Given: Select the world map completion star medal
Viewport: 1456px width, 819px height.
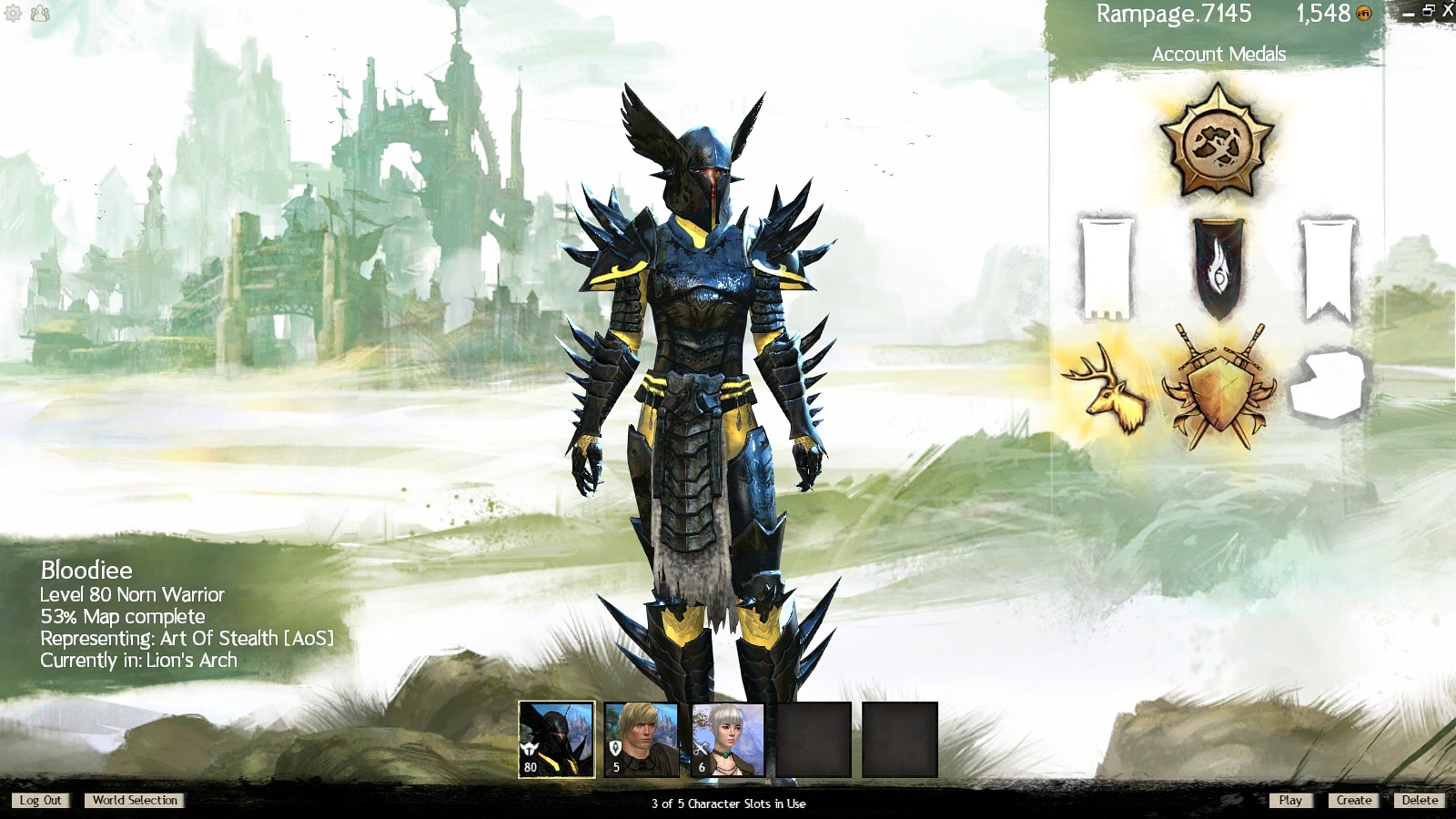Looking at the screenshot, I should 1218,141.
